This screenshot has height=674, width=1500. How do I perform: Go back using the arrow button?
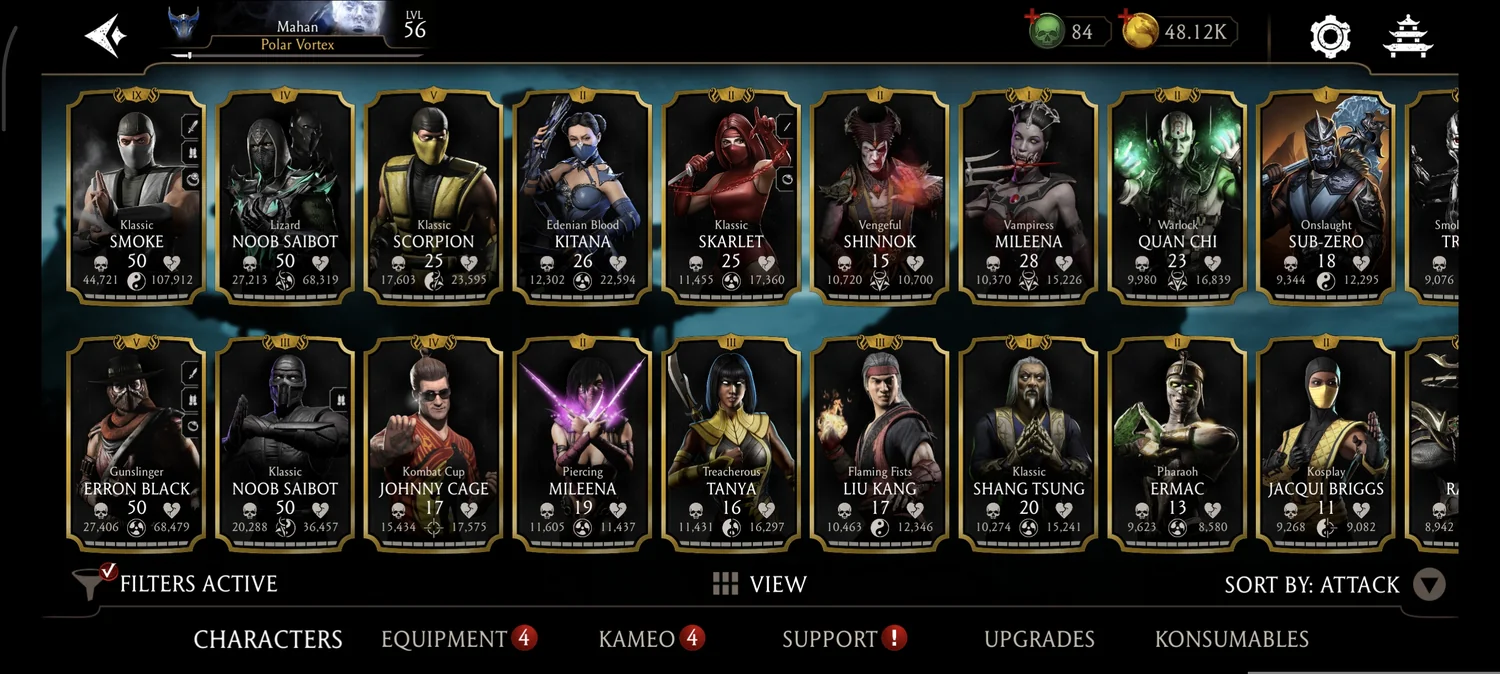pos(106,35)
